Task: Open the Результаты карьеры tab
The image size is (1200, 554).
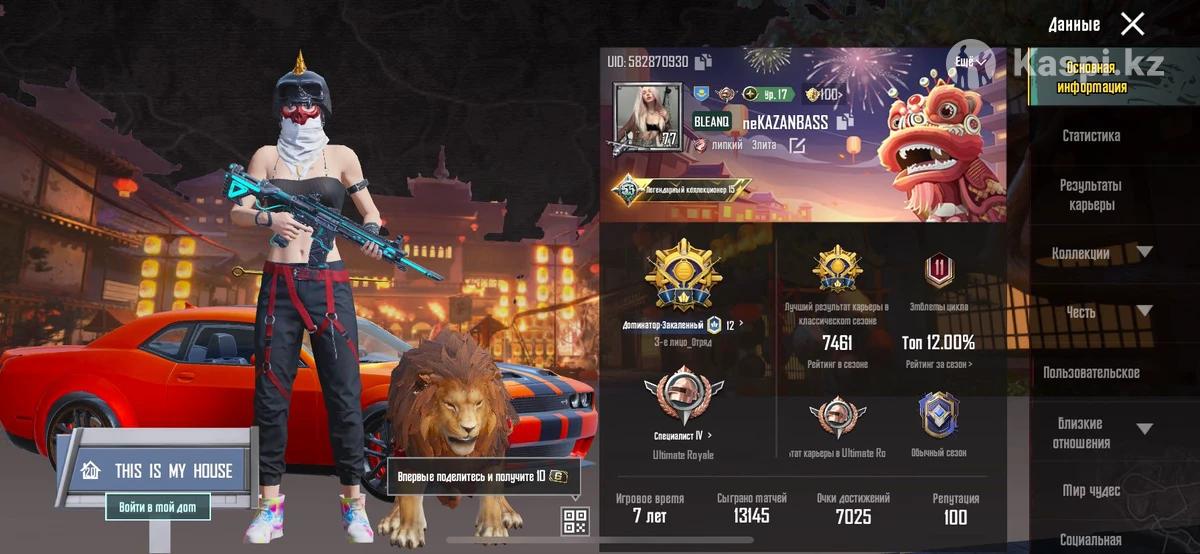Action: [x=1091, y=195]
